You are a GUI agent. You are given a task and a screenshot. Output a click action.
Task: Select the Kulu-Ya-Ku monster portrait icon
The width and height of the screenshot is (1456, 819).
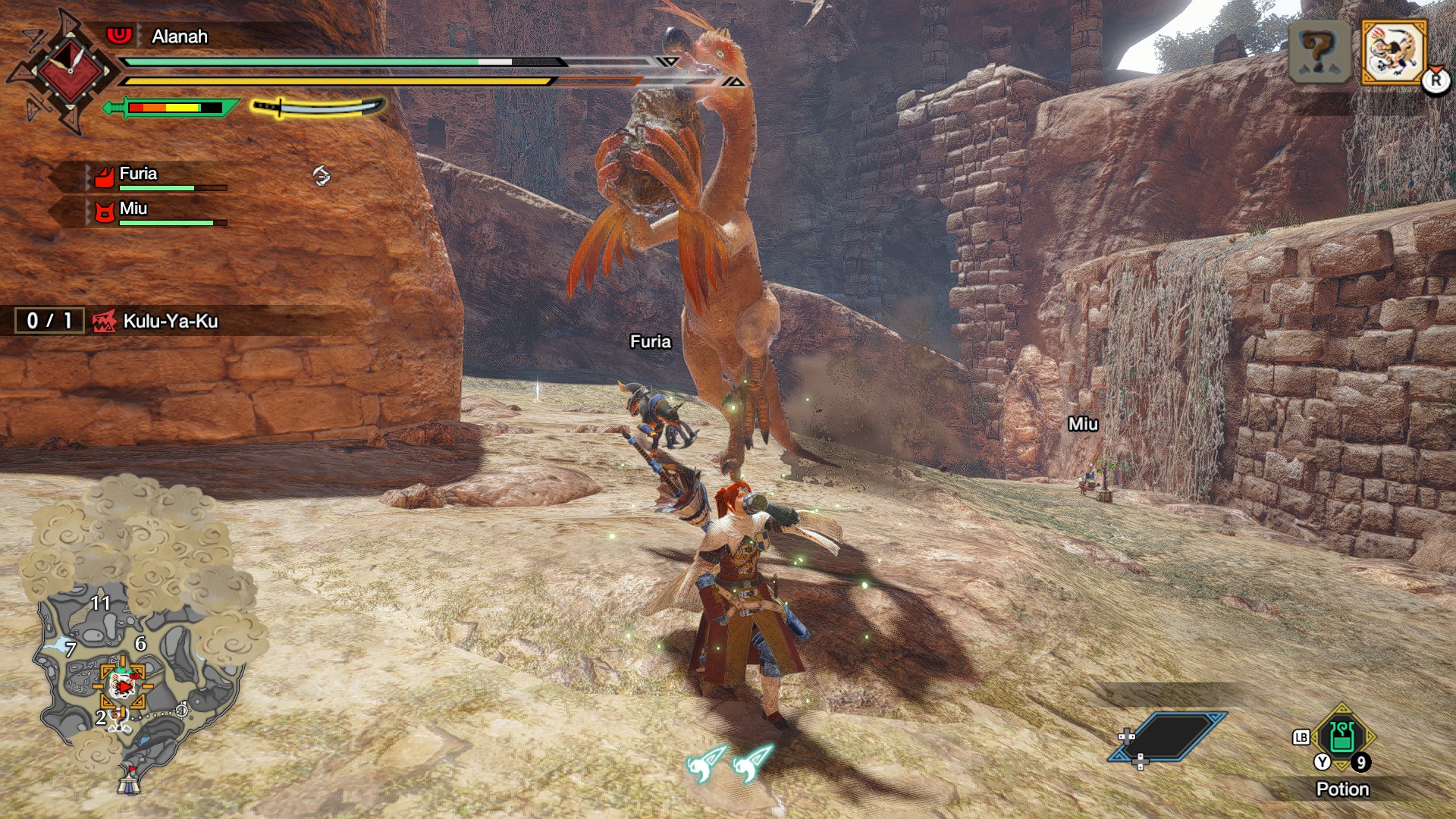pyautogui.click(x=1394, y=51)
